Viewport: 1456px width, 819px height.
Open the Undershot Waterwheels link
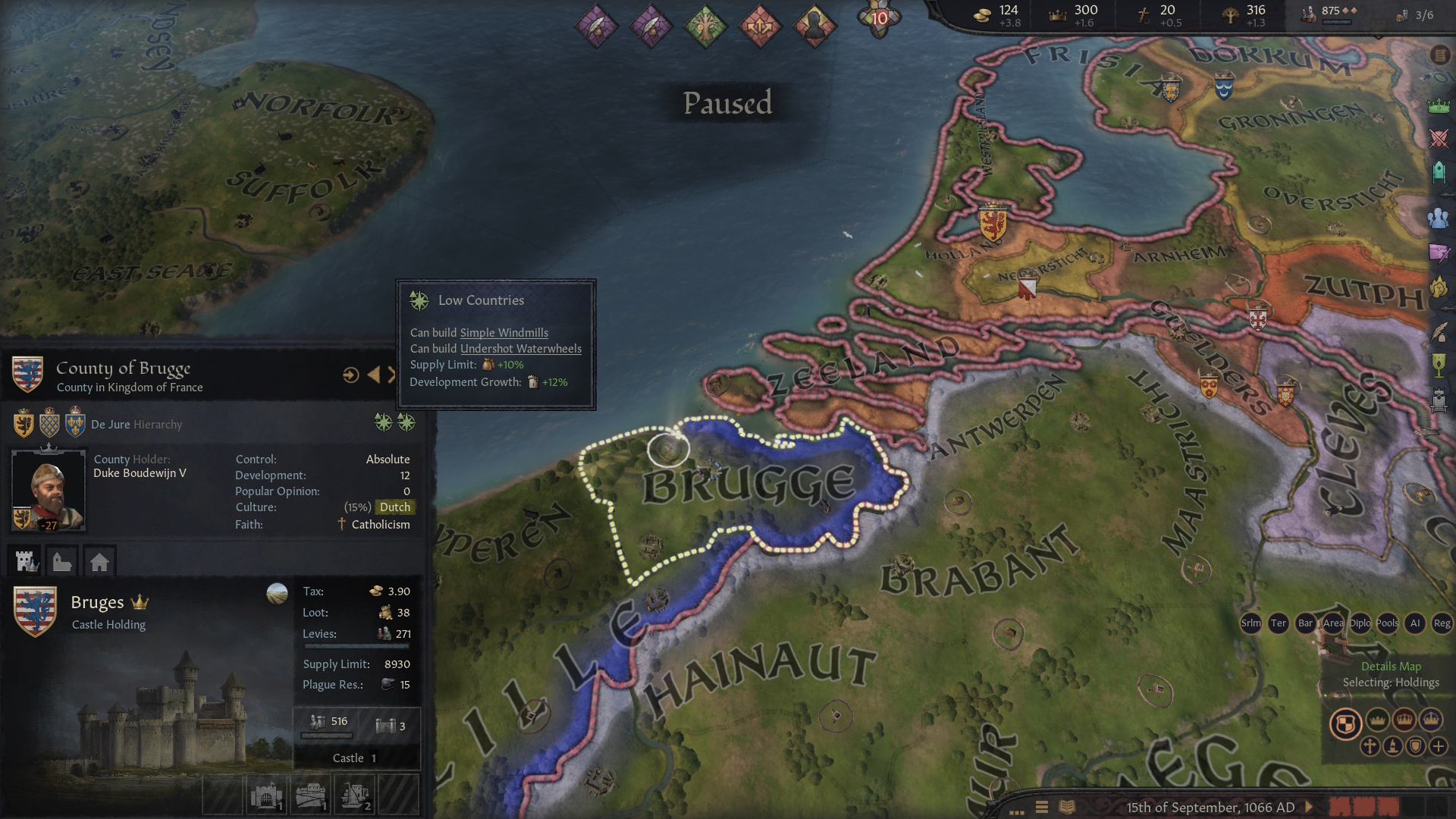point(520,349)
